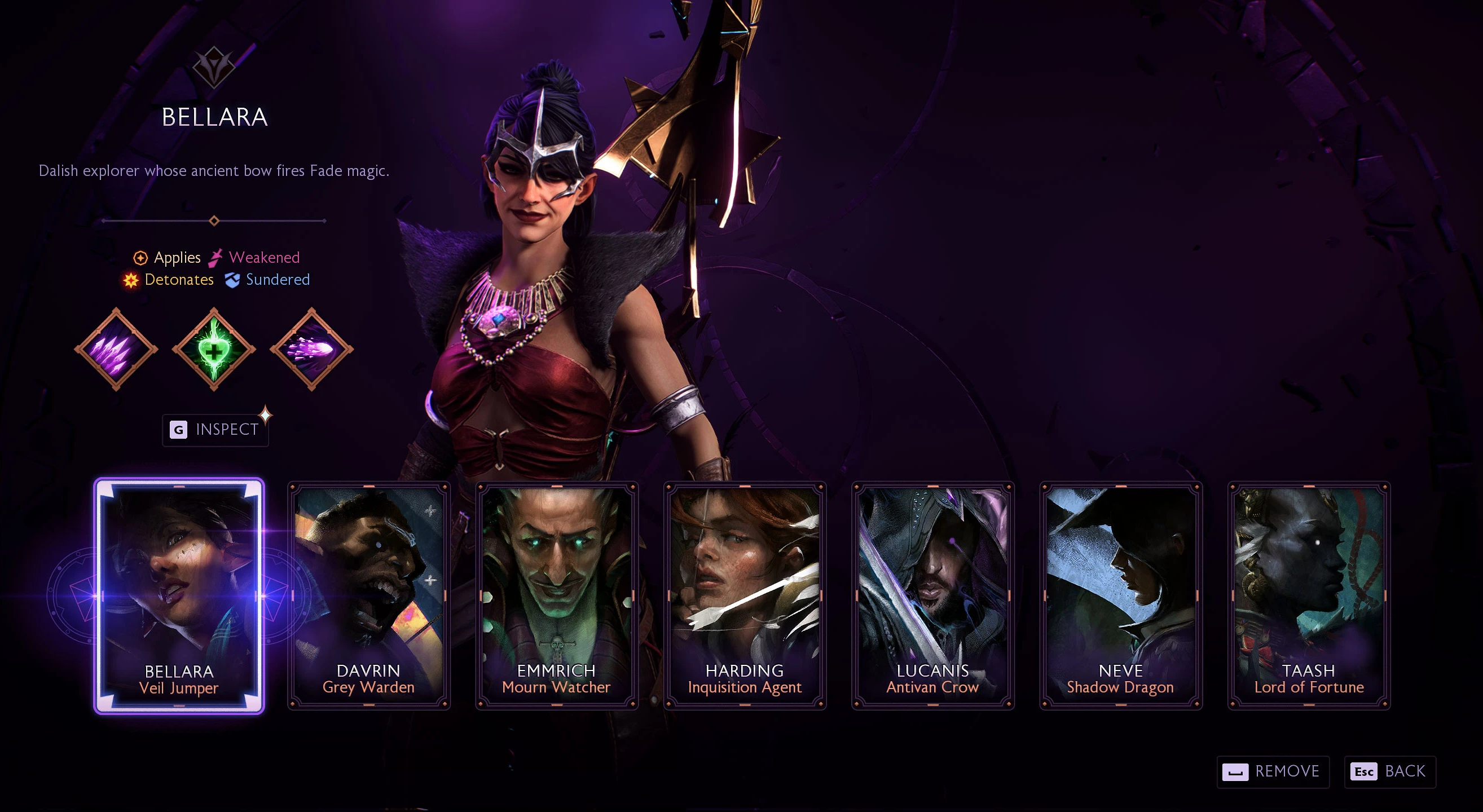Inspect Bellara's details
This screenshot has height=812, width=1483.
click(215, 430)
